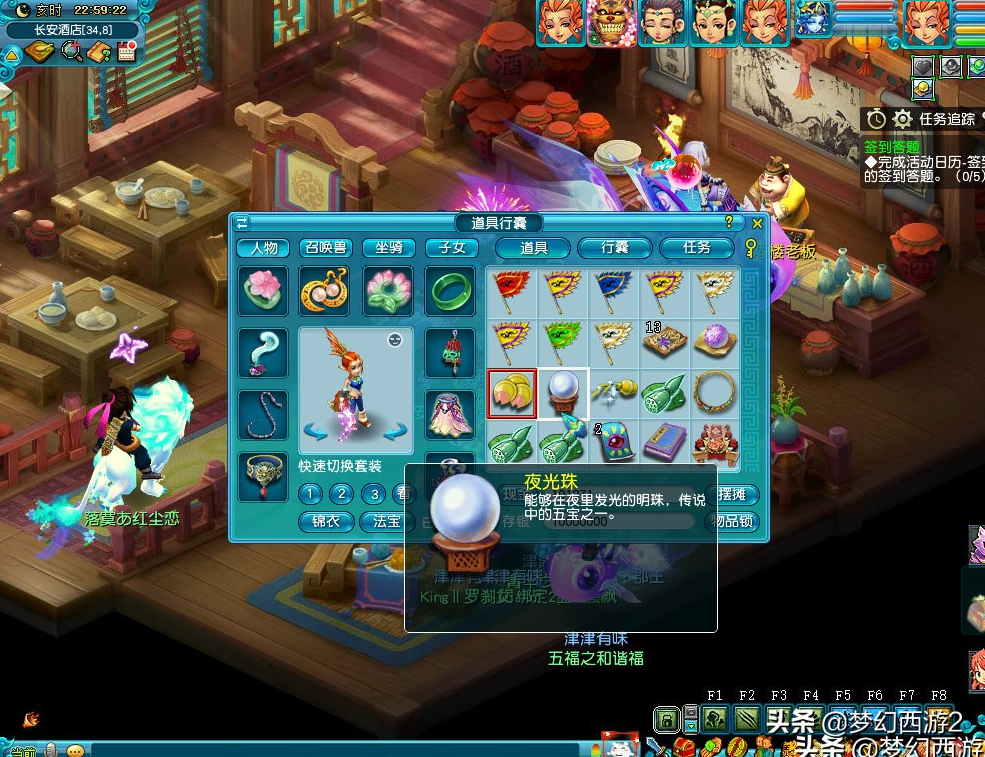The image size is (985, 757).
Task: Open the 召唤兽 tab
Action: click(x=326, y=248)
